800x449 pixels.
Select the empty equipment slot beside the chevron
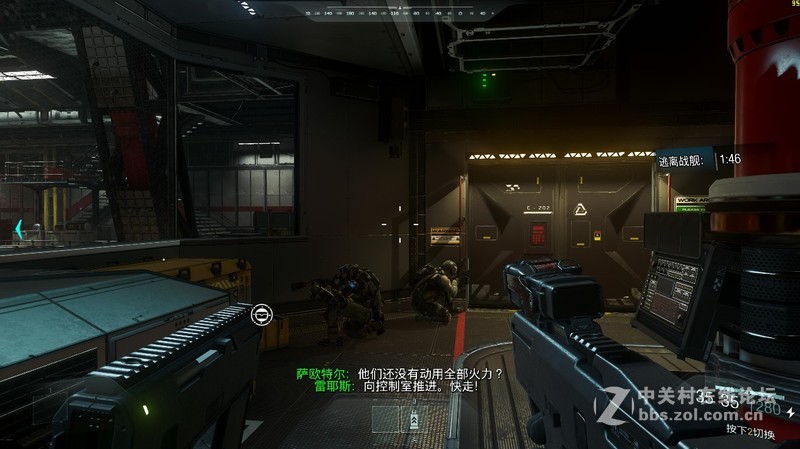pos(385,417)
